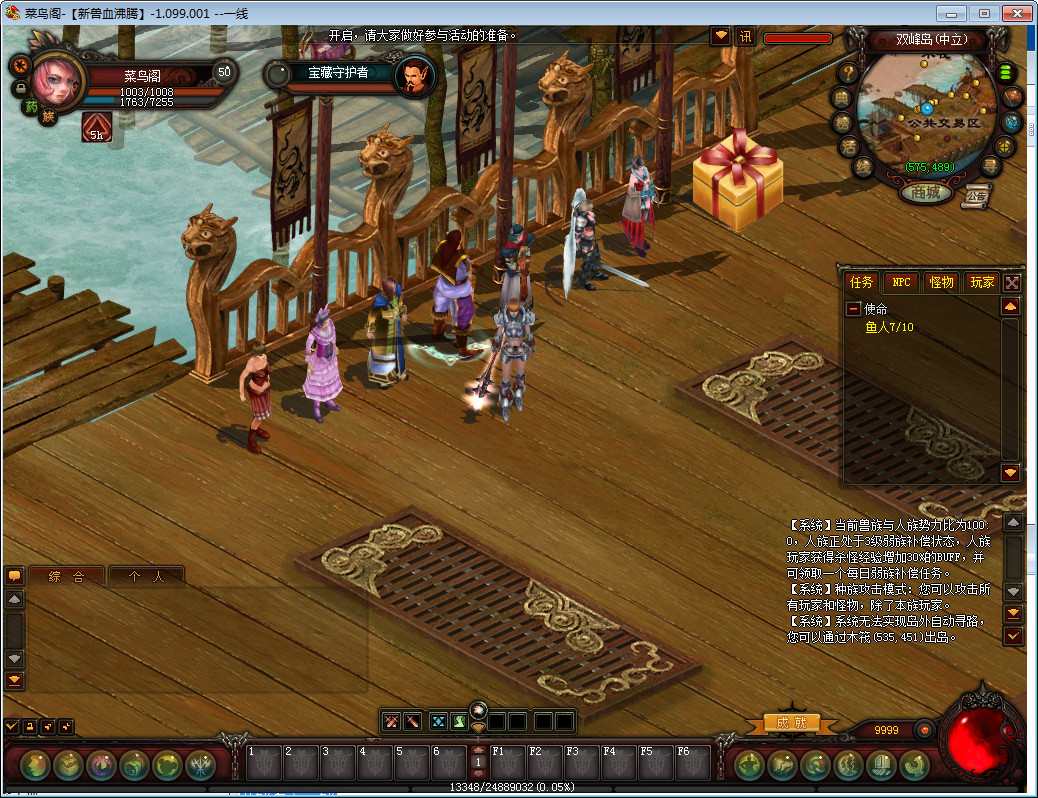Viewport: 1038px width, 798px height.
Task: Collapse the 使命 quest category
Action: point(853,310)
